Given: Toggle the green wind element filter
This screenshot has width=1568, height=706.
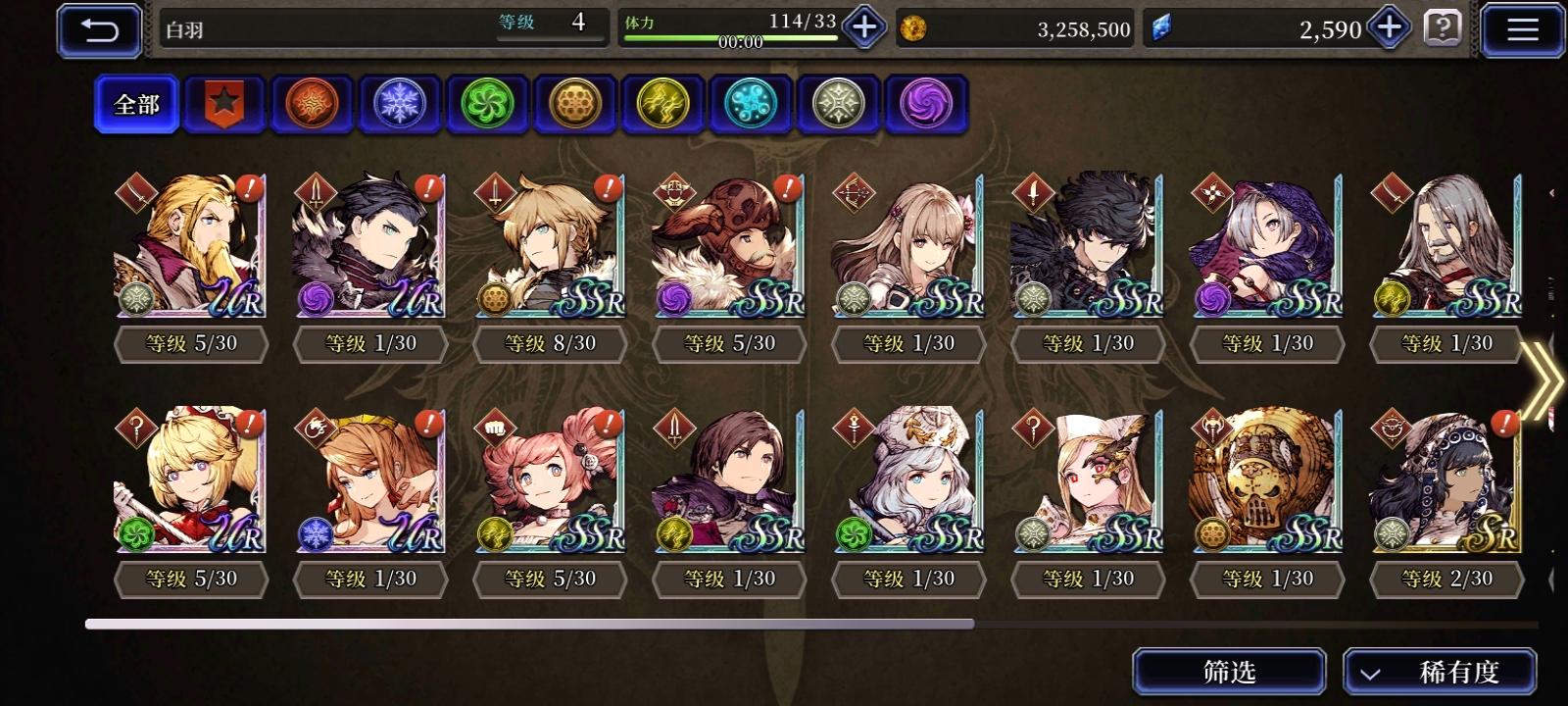Looking at the screenshot, I should [x=485, y=103].
